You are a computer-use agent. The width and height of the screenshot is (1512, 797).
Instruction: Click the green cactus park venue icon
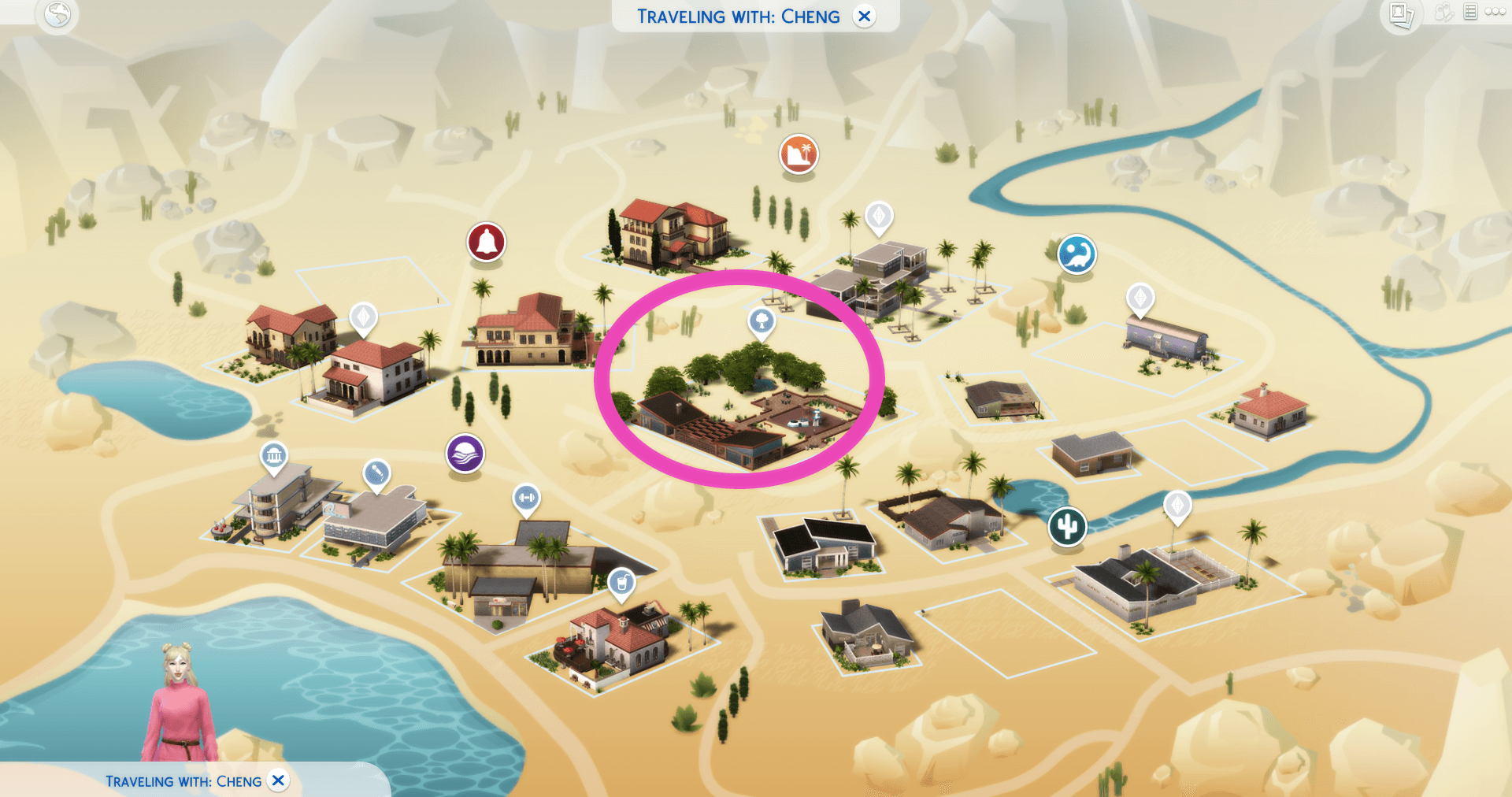(x=1067, y=526)
